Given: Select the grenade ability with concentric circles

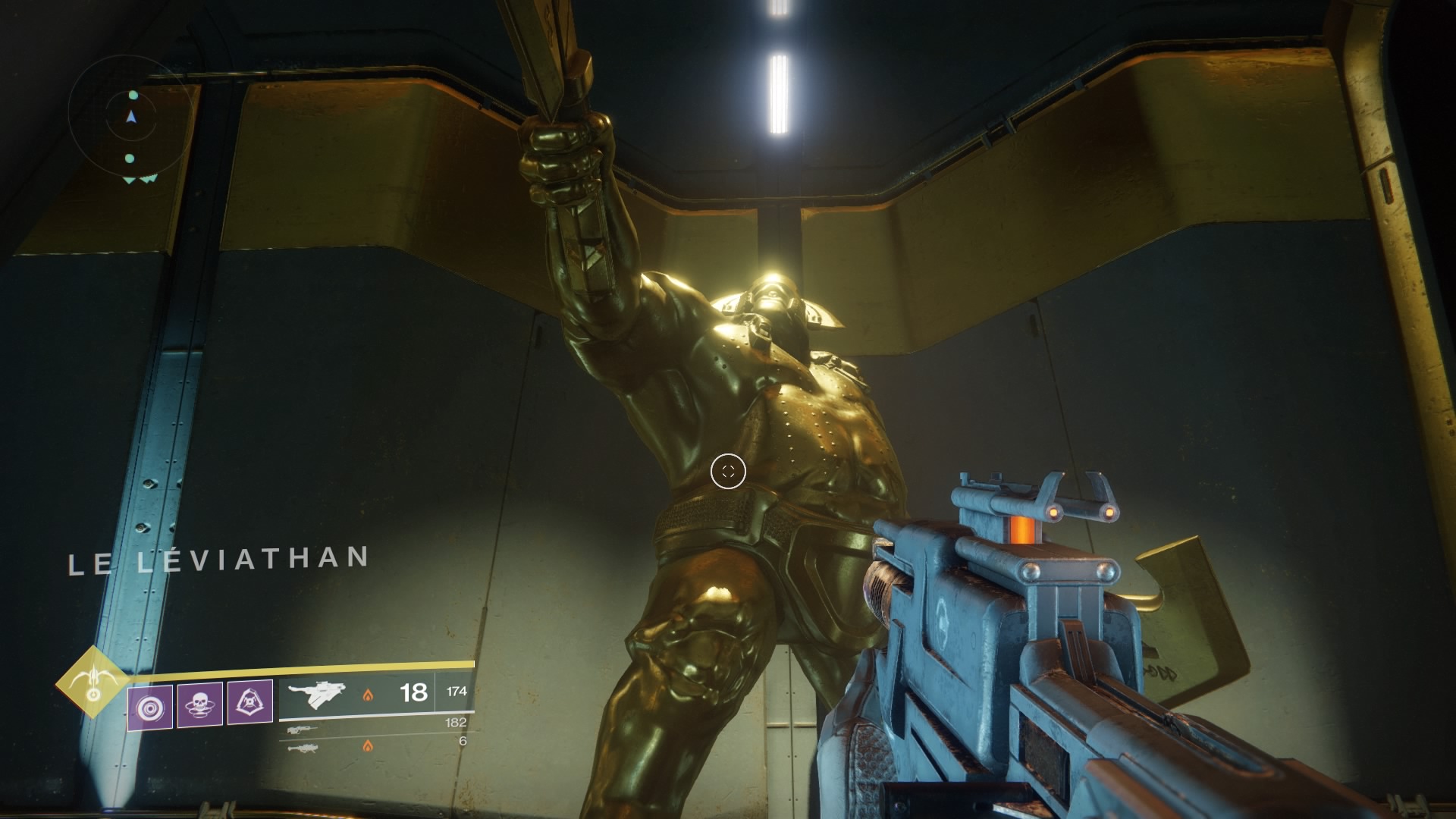Looking at the screenshot, I should pos(150,708).
